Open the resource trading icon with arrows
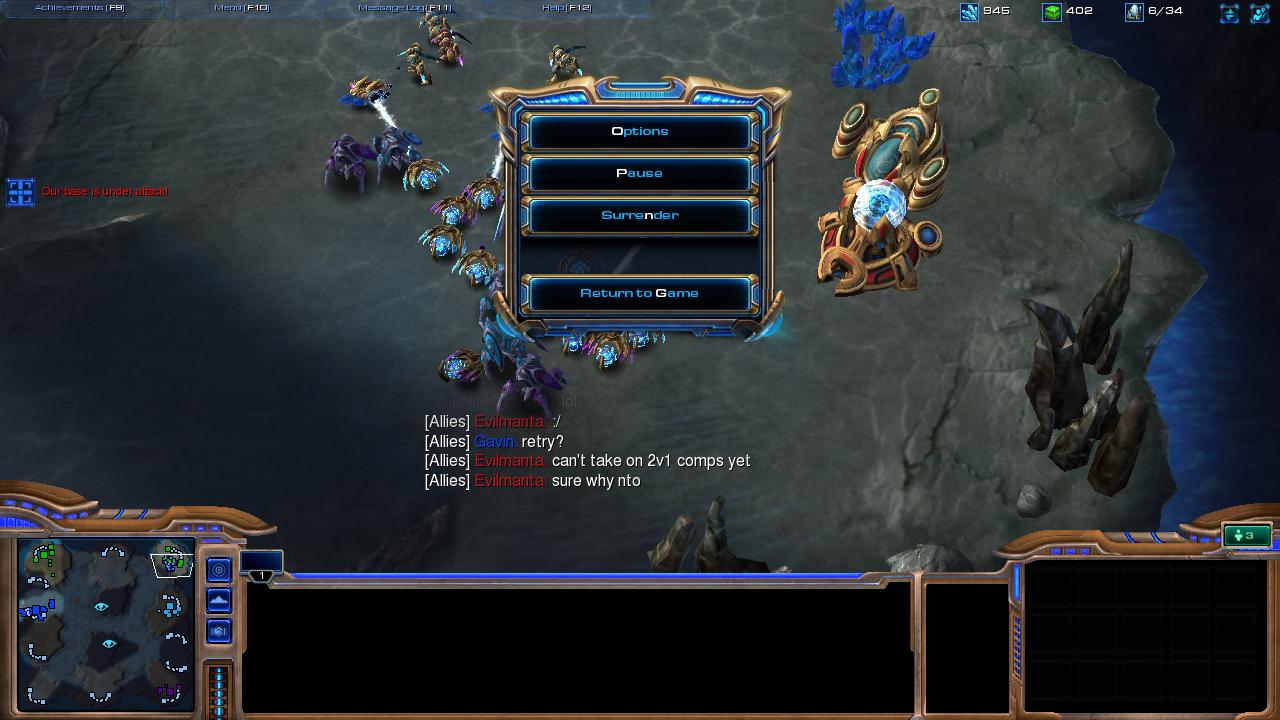Image resolution: width=1280 pixels, height=720 pixels. coord(1229,13)
